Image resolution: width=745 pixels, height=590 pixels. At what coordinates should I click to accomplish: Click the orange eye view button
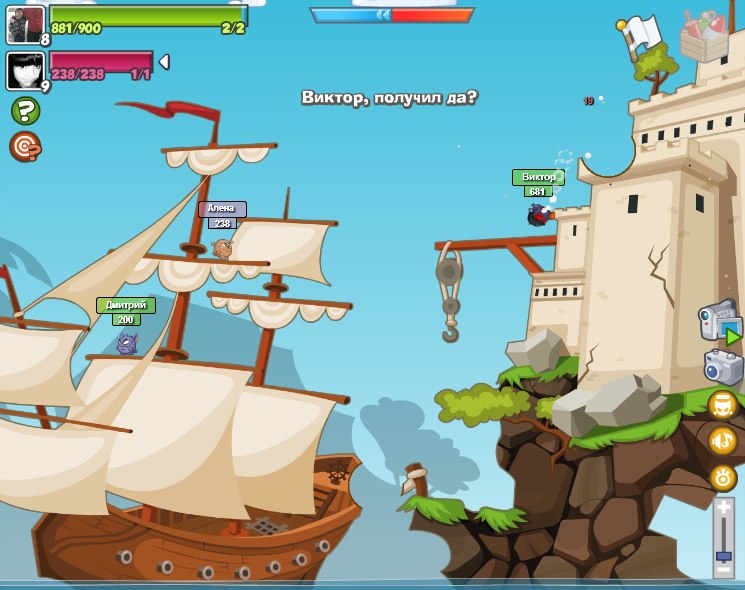click(x=722, y=477)
